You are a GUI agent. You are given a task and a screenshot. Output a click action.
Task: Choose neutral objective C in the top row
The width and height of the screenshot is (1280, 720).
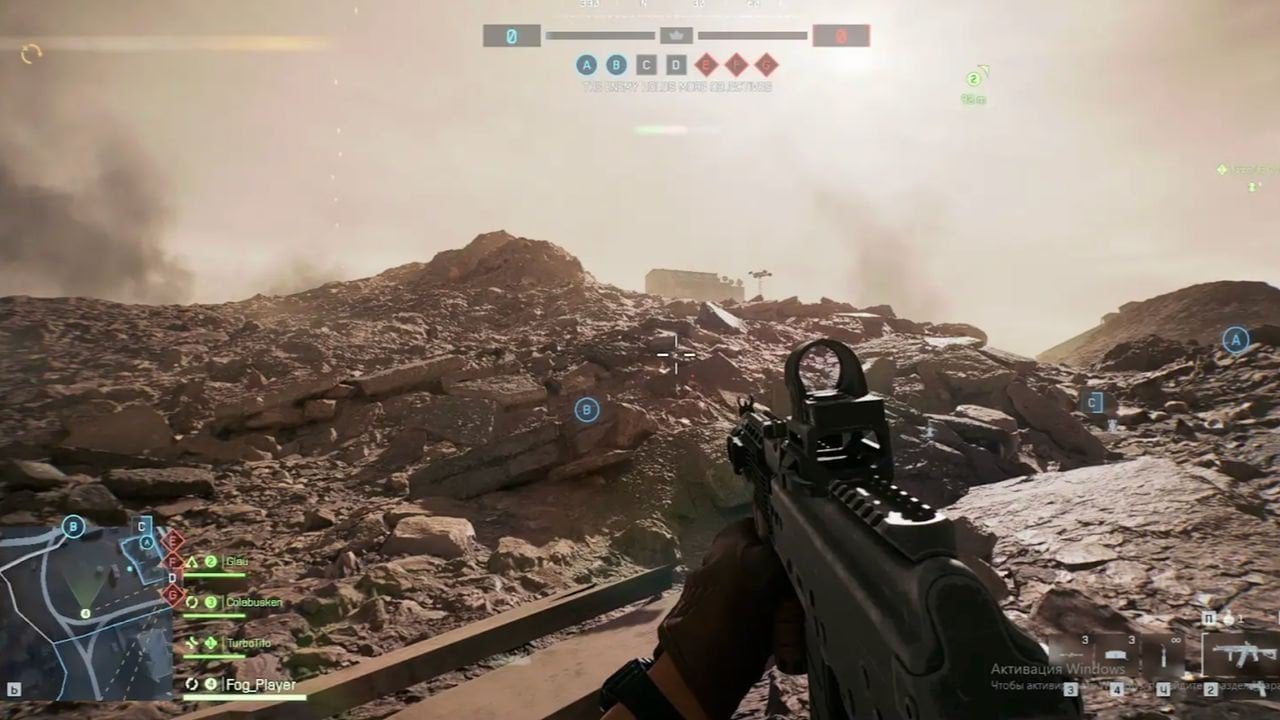(x=647, y=65)
